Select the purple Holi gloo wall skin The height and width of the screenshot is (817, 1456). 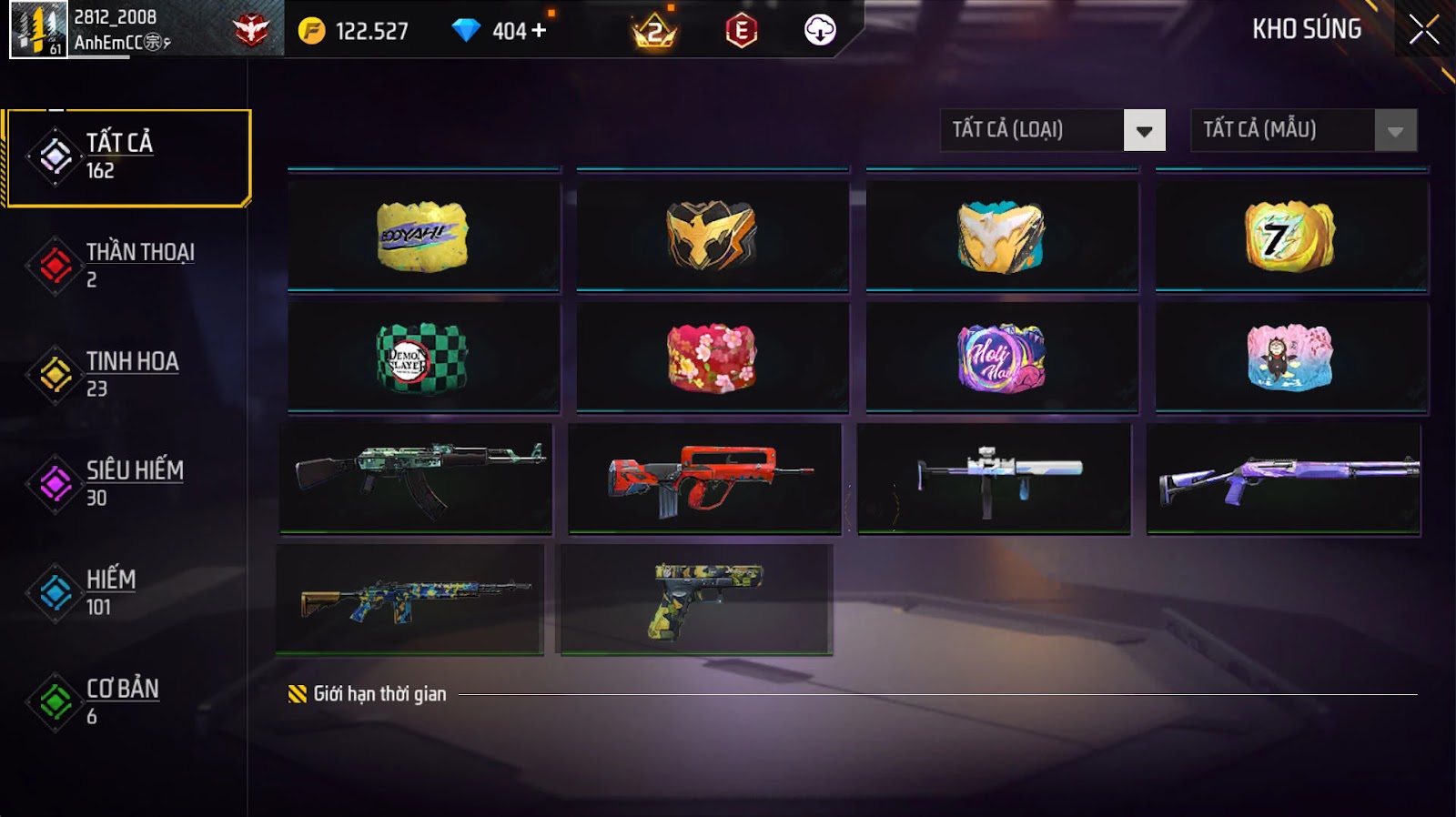pos(1001,358)
